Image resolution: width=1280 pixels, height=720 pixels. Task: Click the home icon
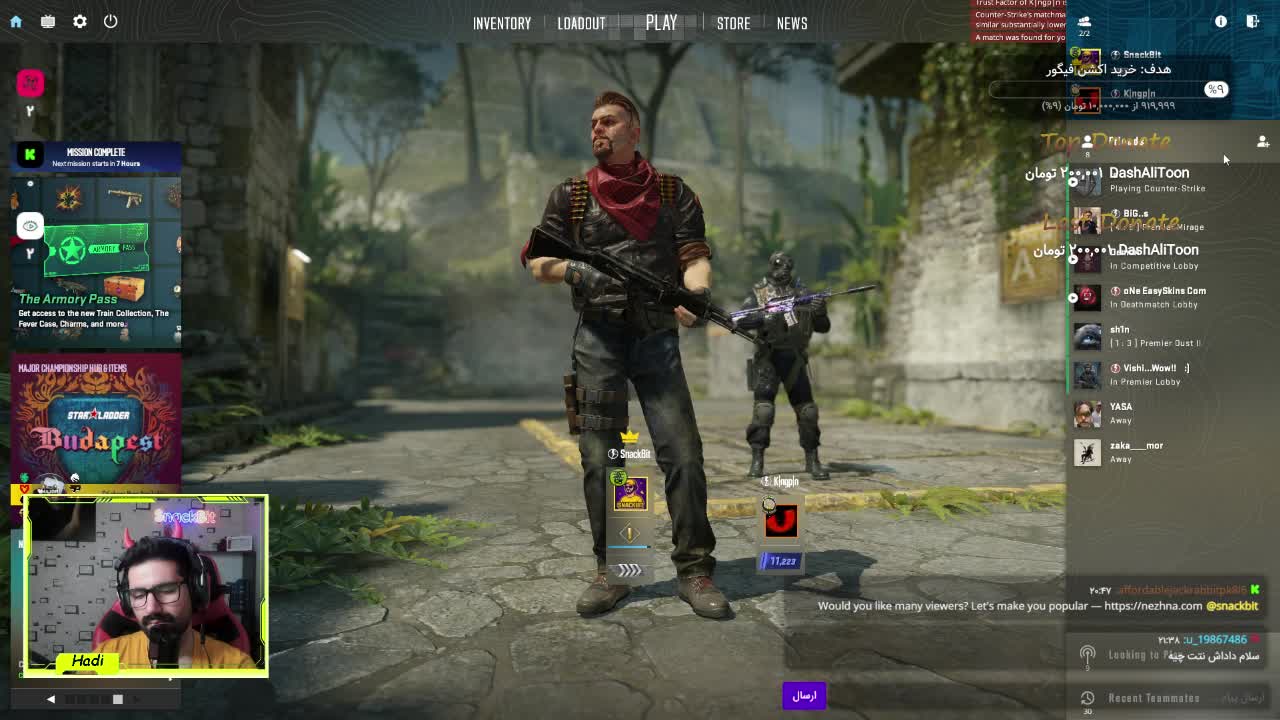coord(16,21)
